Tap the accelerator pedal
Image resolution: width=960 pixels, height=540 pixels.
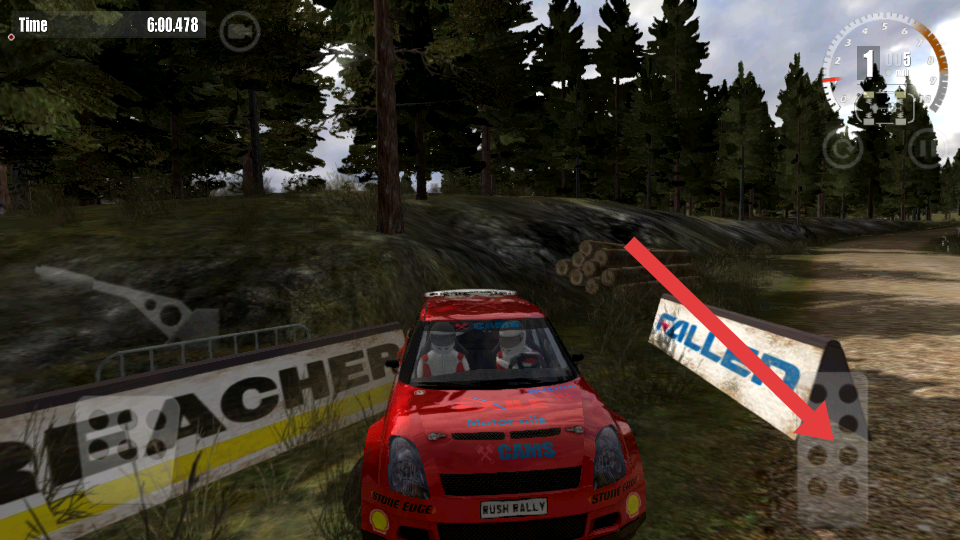[832, 448]
